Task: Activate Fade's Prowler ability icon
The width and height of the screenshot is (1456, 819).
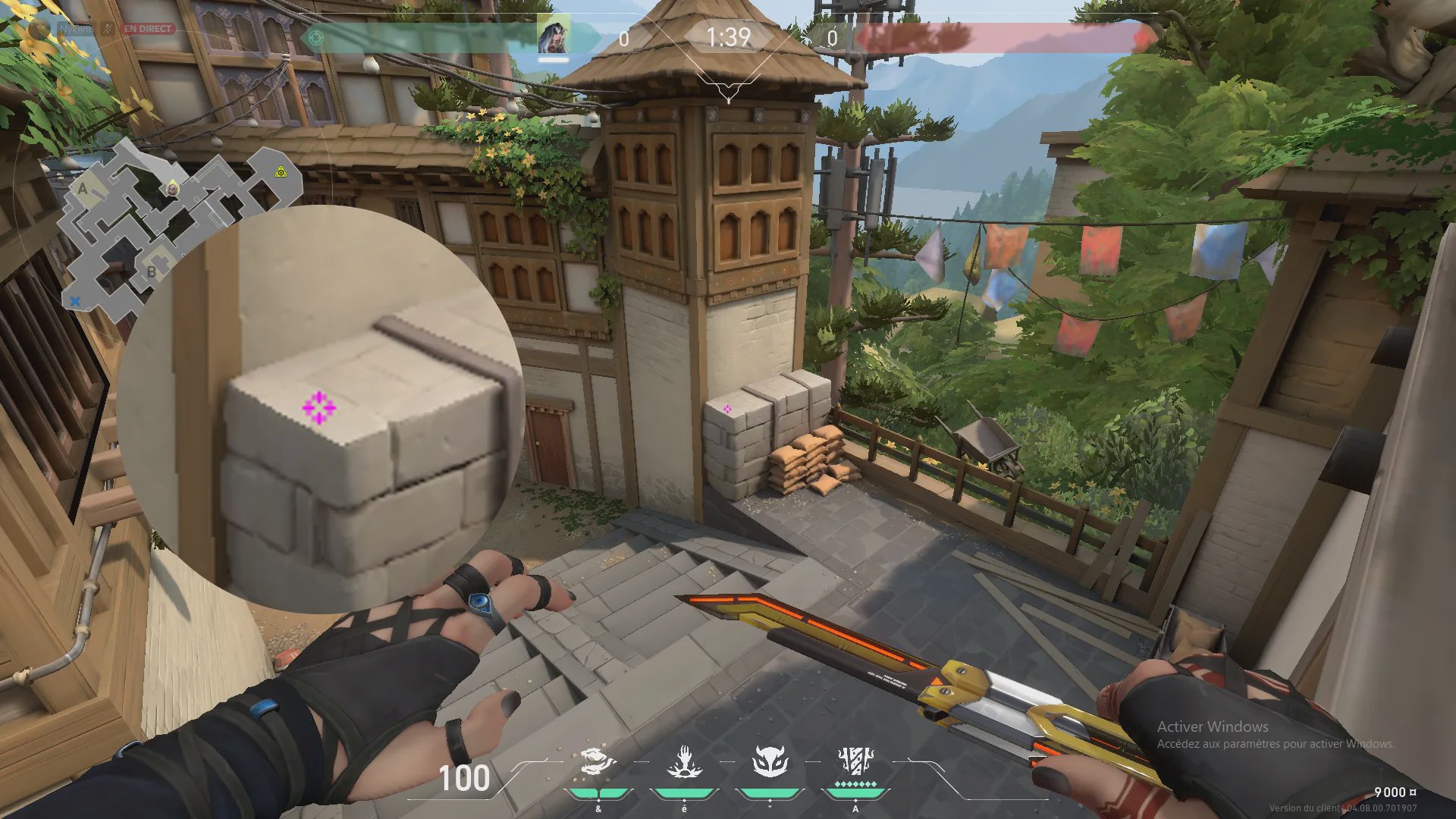Action: click(x=598, y=762)
